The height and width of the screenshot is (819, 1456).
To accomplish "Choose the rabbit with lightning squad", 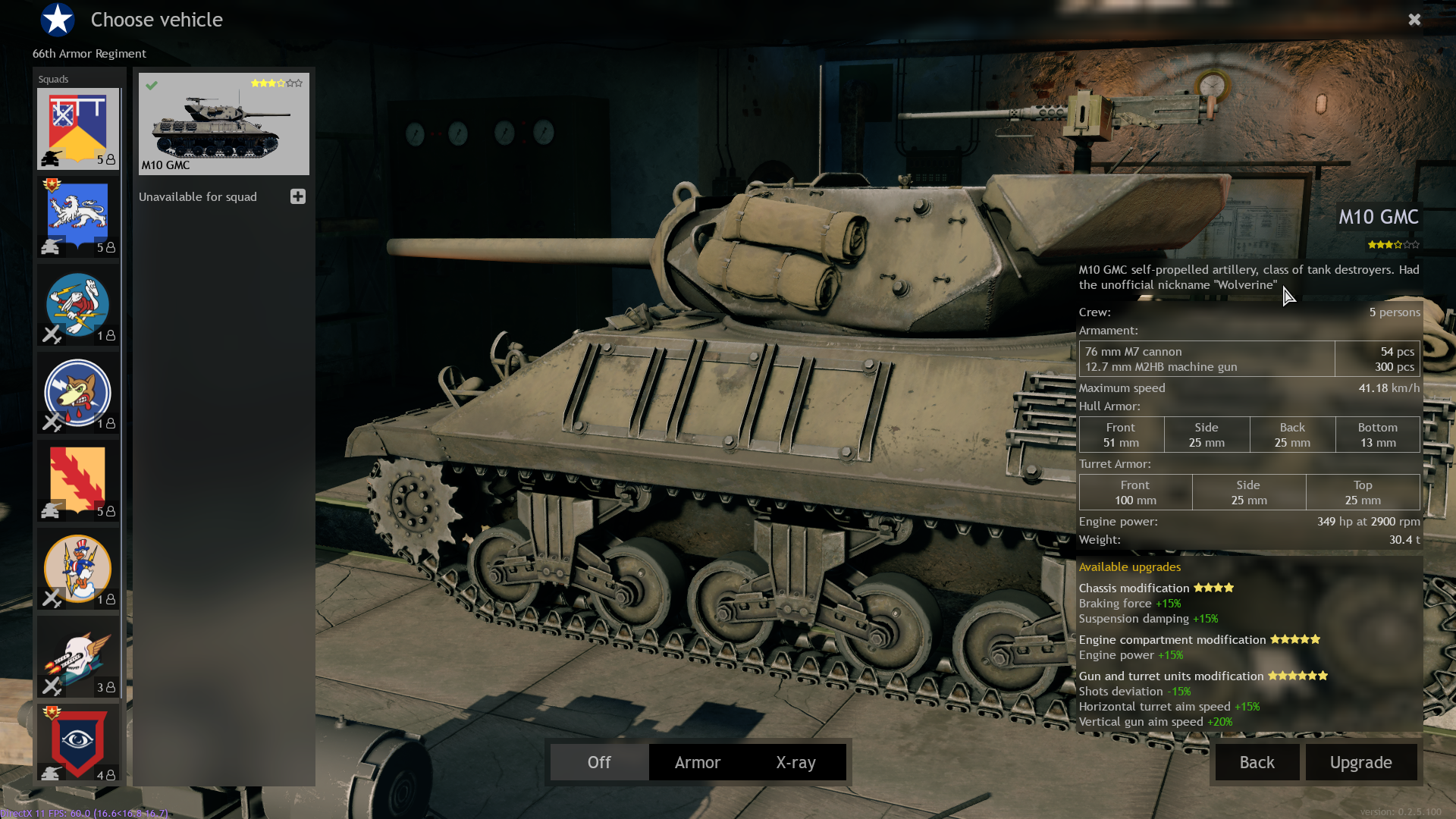I will coord(78,305).
